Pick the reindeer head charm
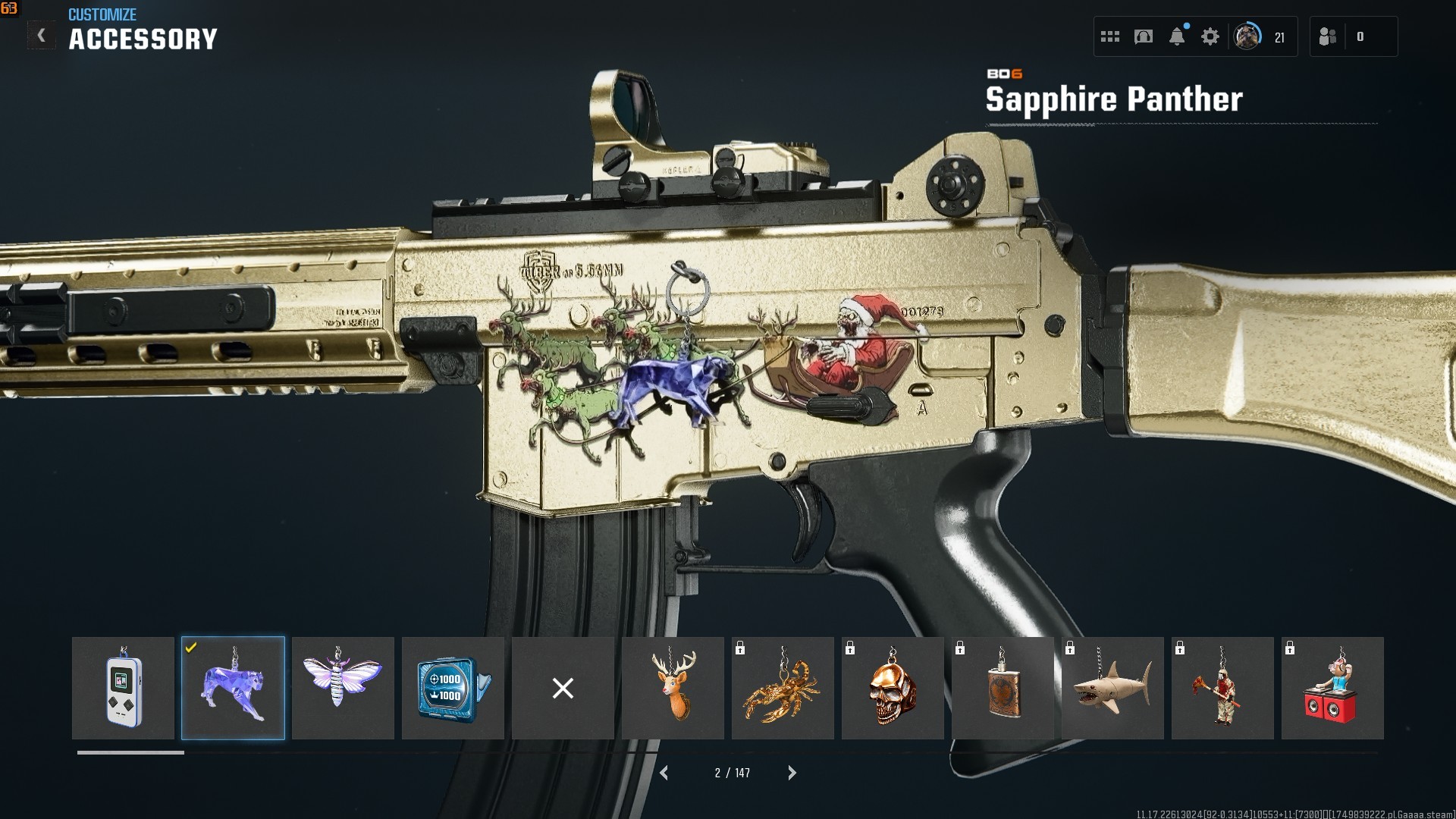 (673, 688)
